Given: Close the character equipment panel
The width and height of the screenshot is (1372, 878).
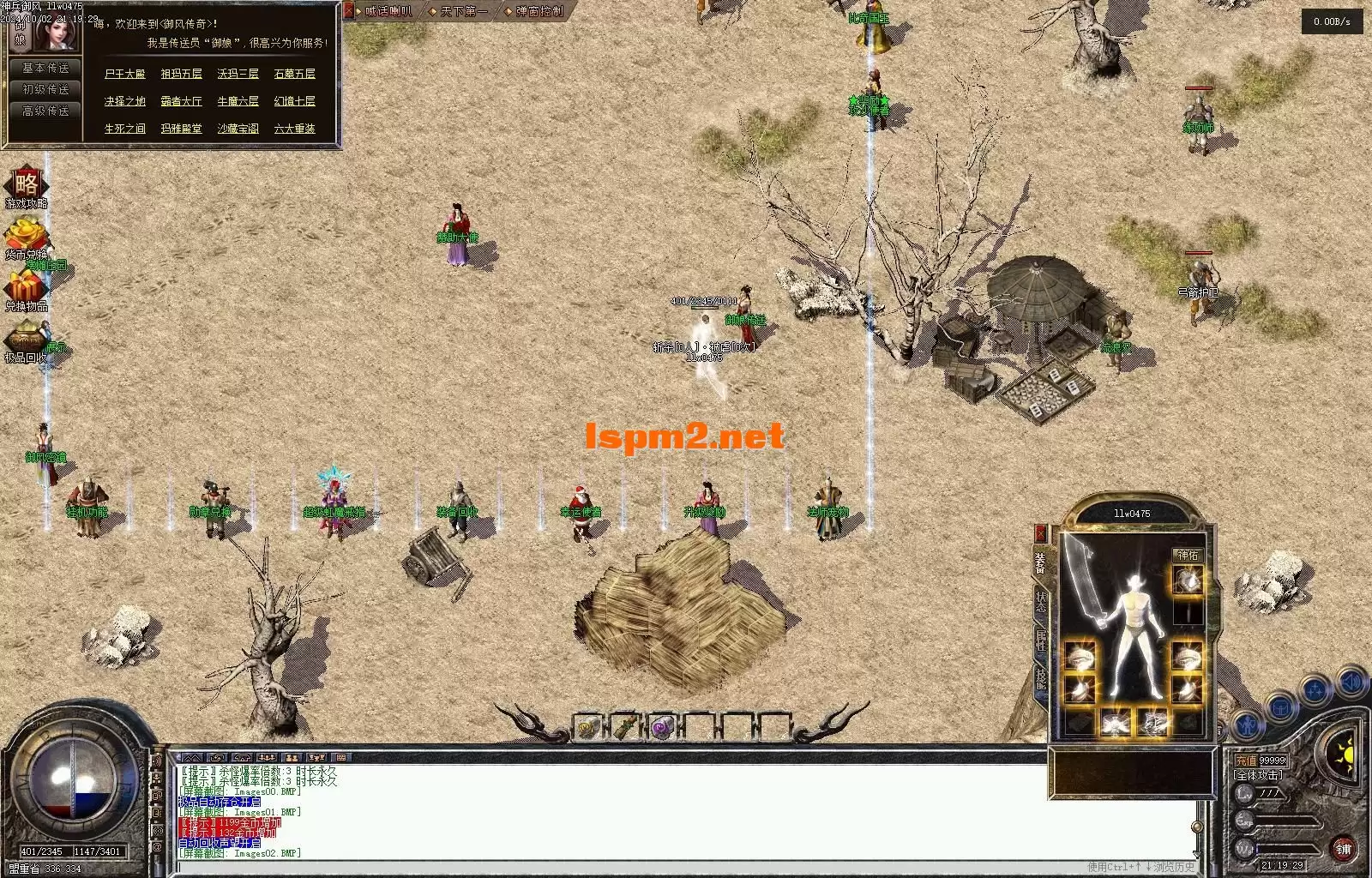Looking at the screenshot, I should [x=1041, y=533].
